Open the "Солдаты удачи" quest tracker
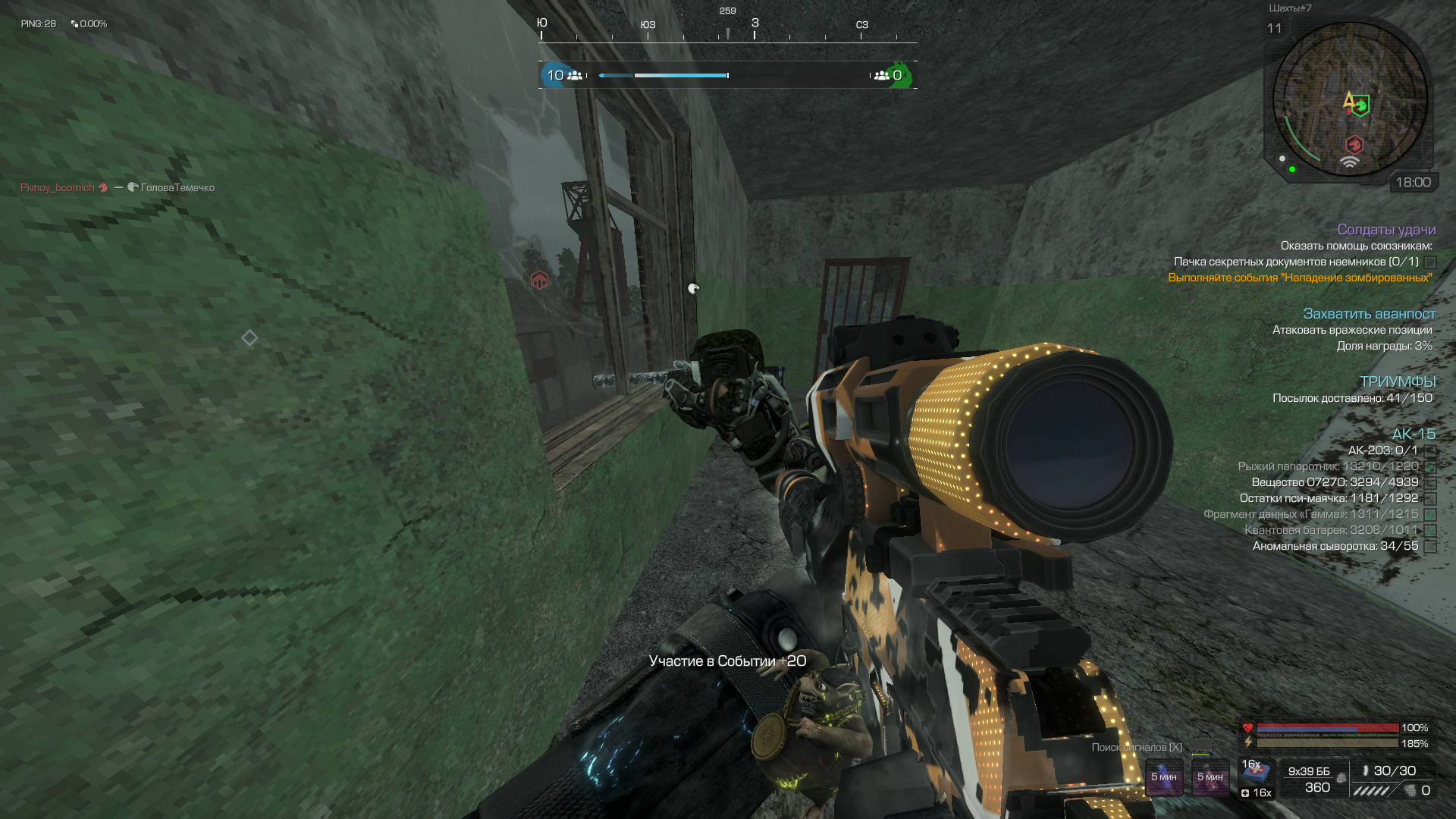Image resolution: width=1456 pixels, height=819 pixels. 1386,230
